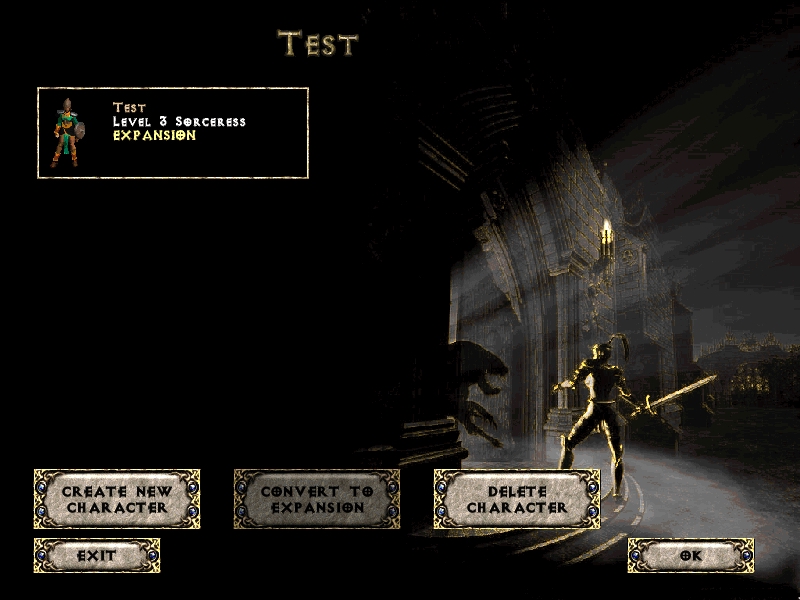
Task: Delete the selected character
Action: (x=516, y=499)
